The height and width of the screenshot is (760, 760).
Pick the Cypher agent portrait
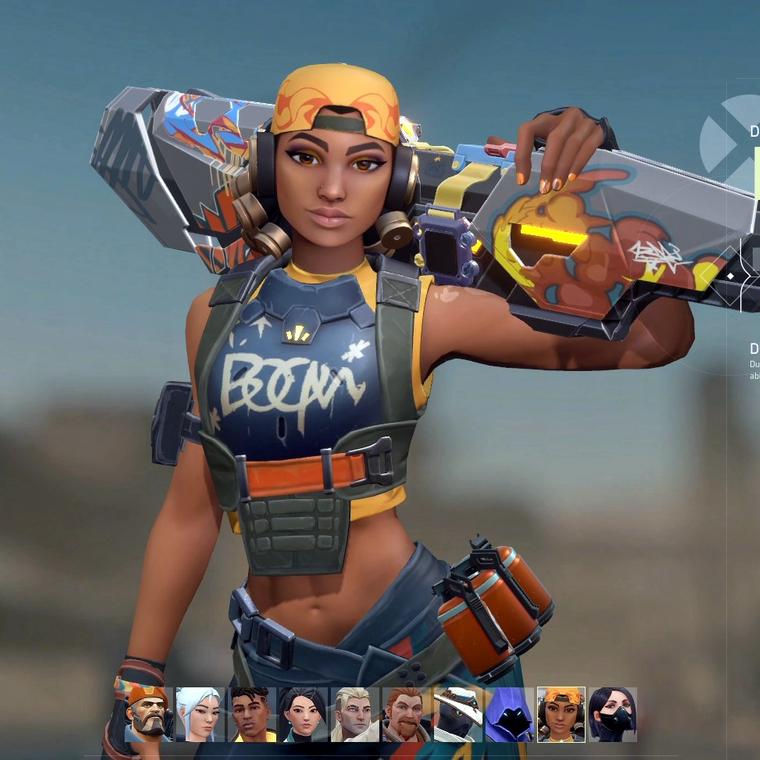point(458,714)
